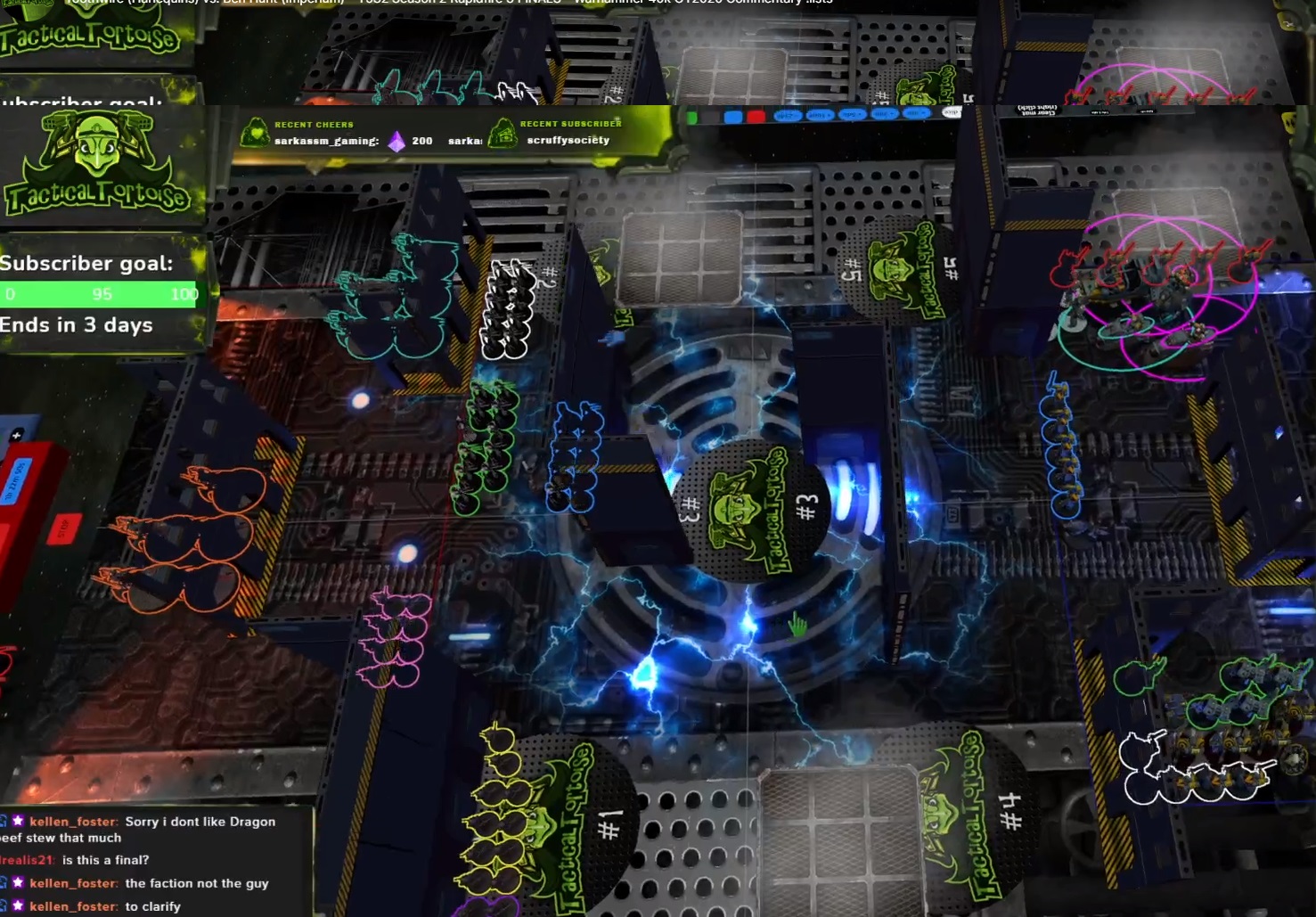This screenshot has width=1316, height=917.
Task: Click the white dice button on the top bar
Action: coord(951,112)
